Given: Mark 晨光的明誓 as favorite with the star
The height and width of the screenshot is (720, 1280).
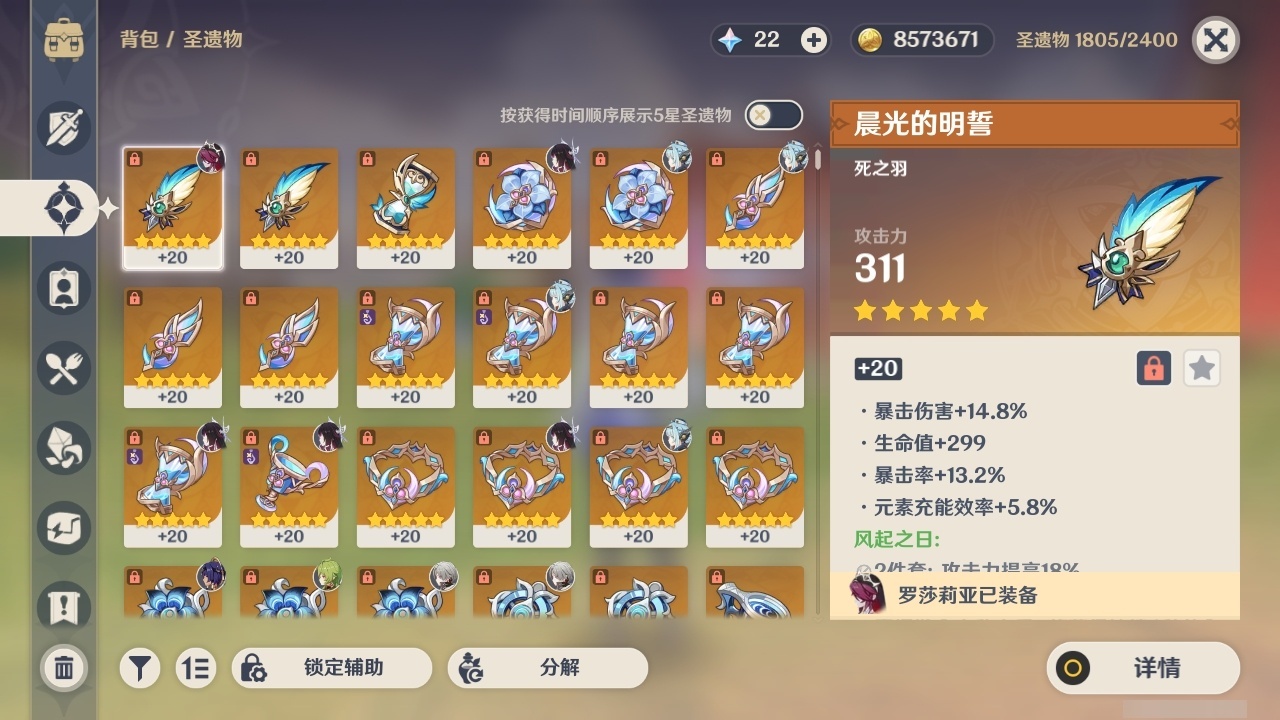Looking at the screenshot, I should pos(1201,368).
